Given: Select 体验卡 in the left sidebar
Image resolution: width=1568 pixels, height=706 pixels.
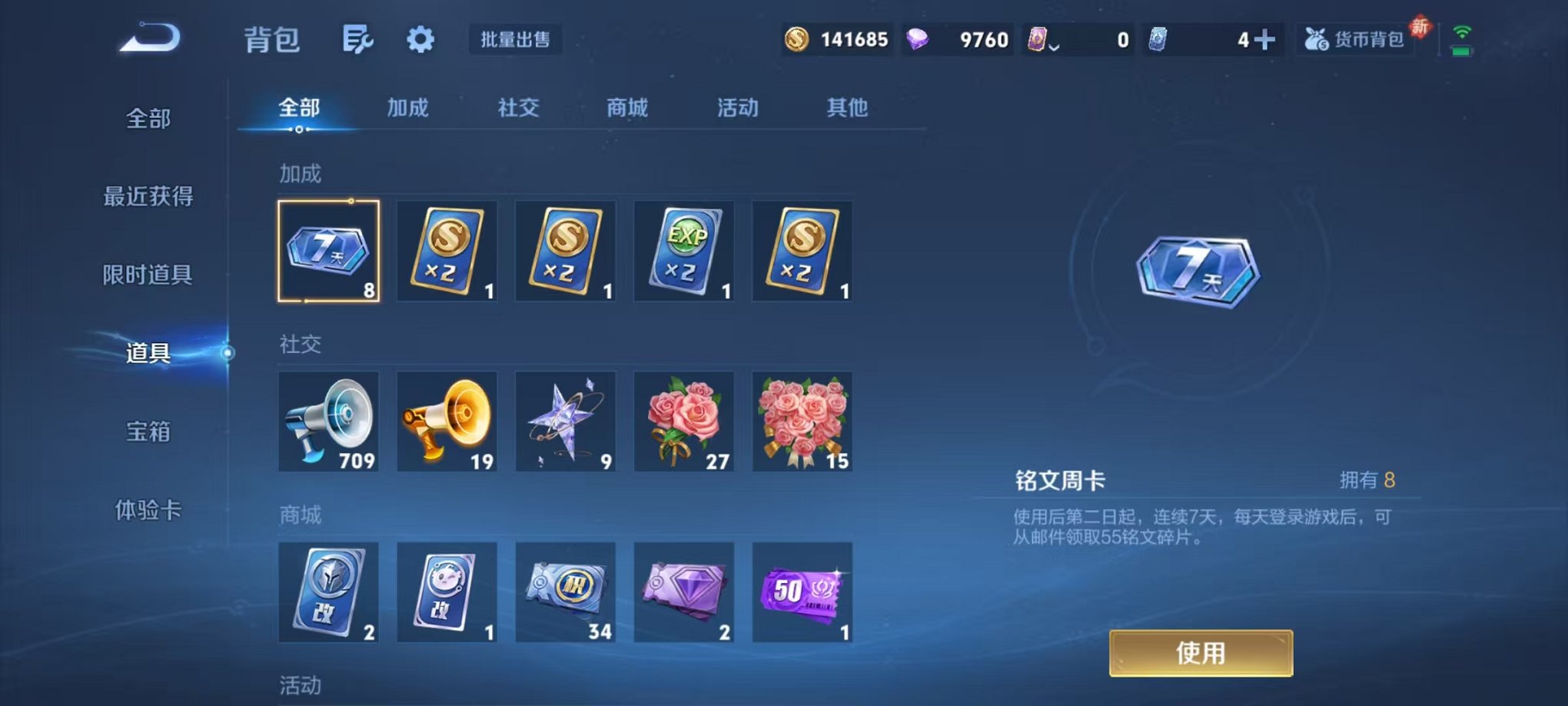Looking at the screenshot, I should click(150, 511).
